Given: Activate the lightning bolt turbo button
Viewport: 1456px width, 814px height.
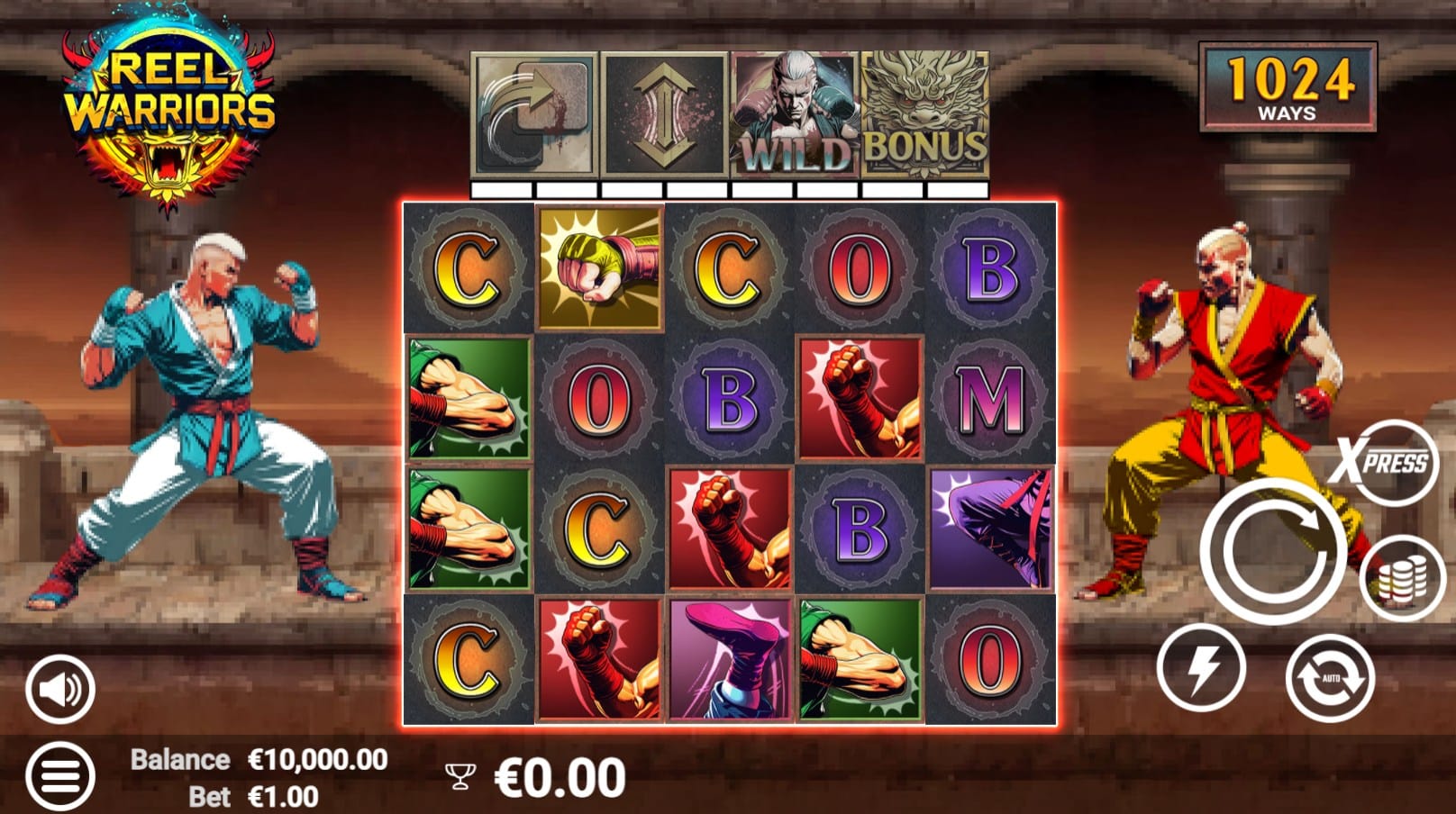Looking at the screenshot, I should (1201, 669).
